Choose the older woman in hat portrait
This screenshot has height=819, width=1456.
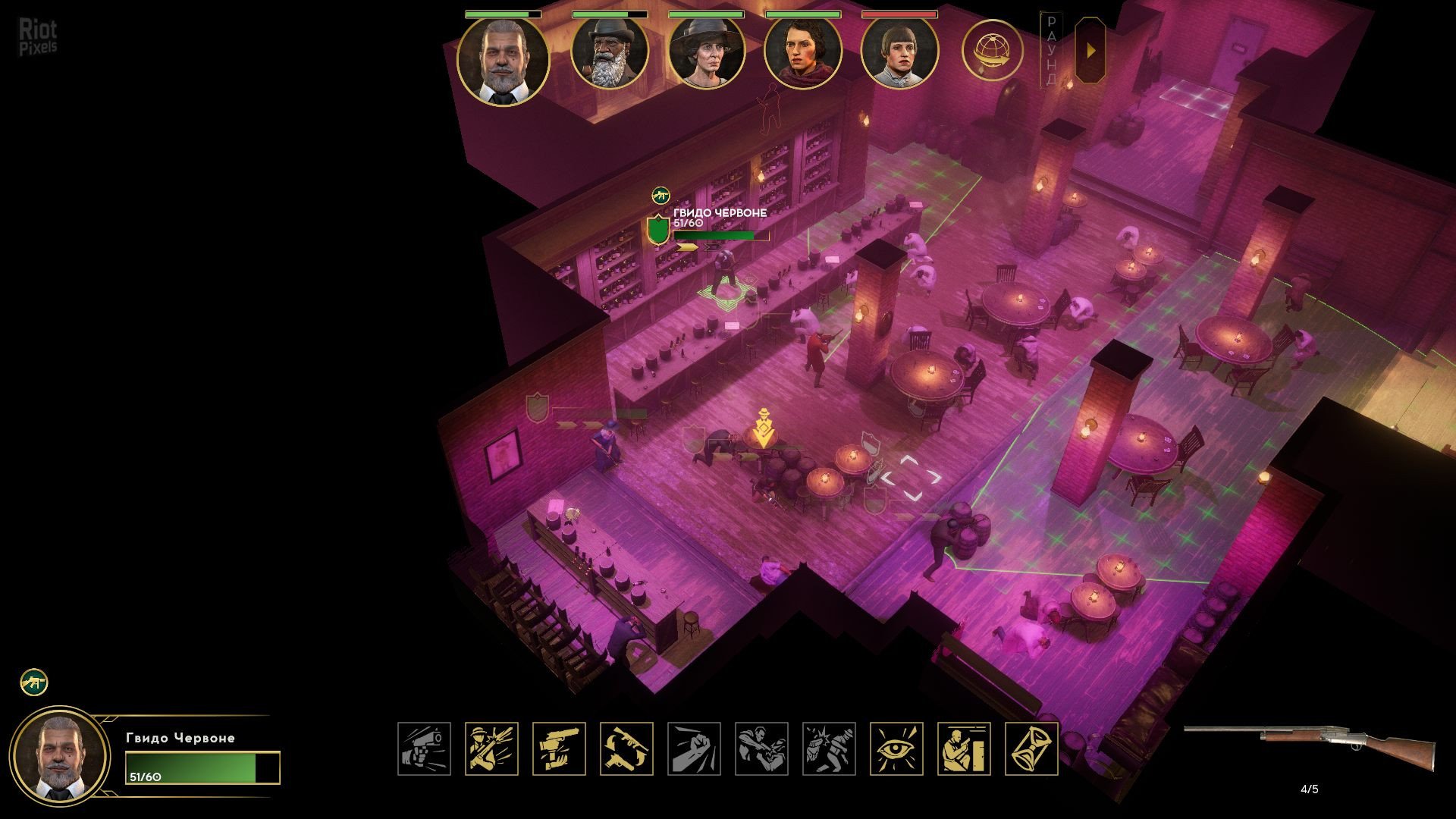pyautogui.click(x=706, y=53)
